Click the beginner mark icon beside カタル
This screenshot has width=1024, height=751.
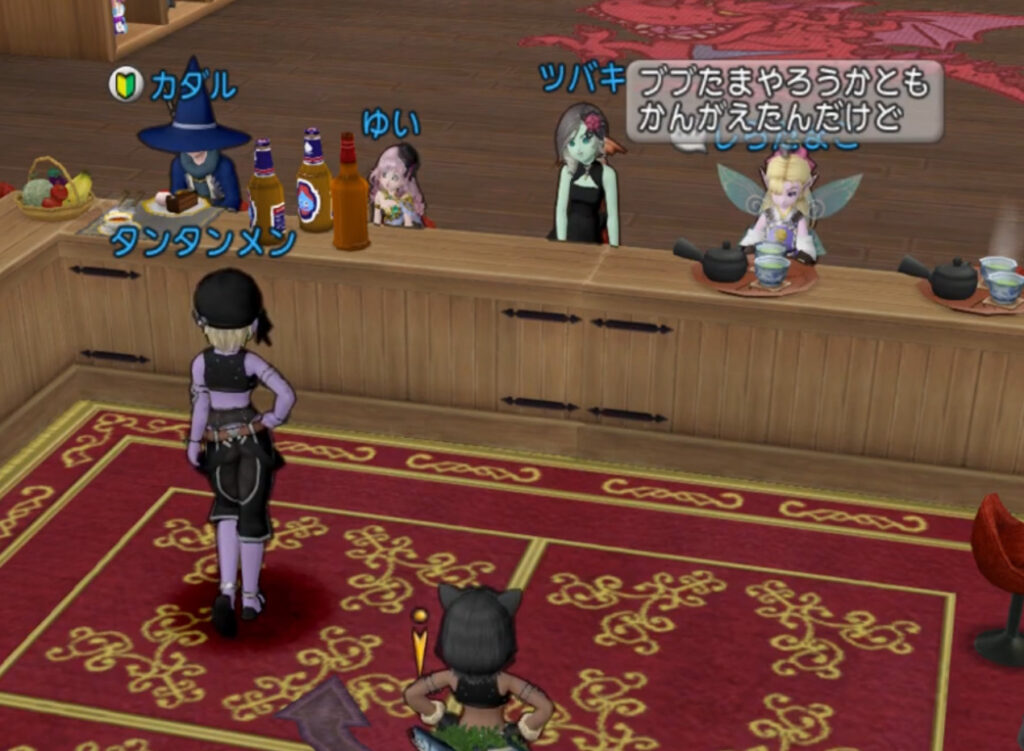tap(127, 85)
